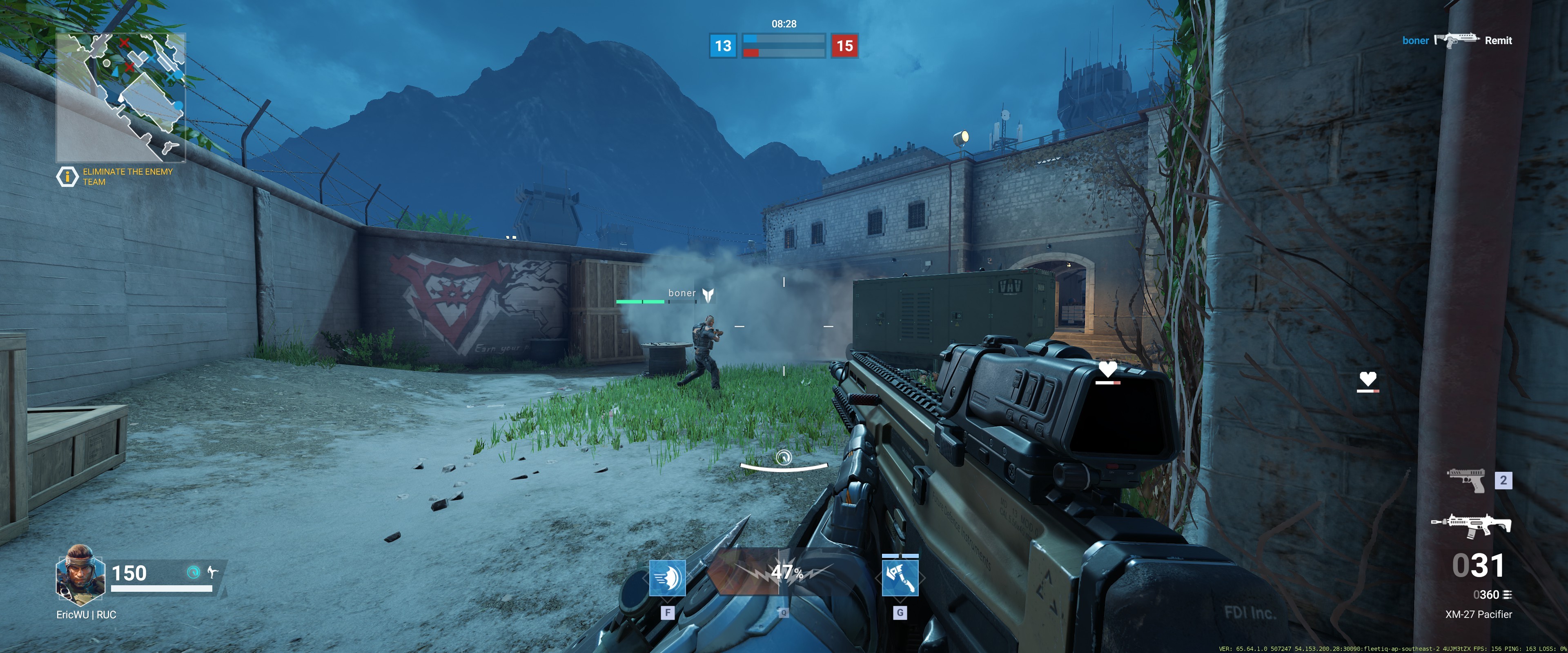Select the Eliminate the Enemy Team objective icon
Viewport: 1568px width, 653px height.
pyautogui.click(x=67, y=176)
